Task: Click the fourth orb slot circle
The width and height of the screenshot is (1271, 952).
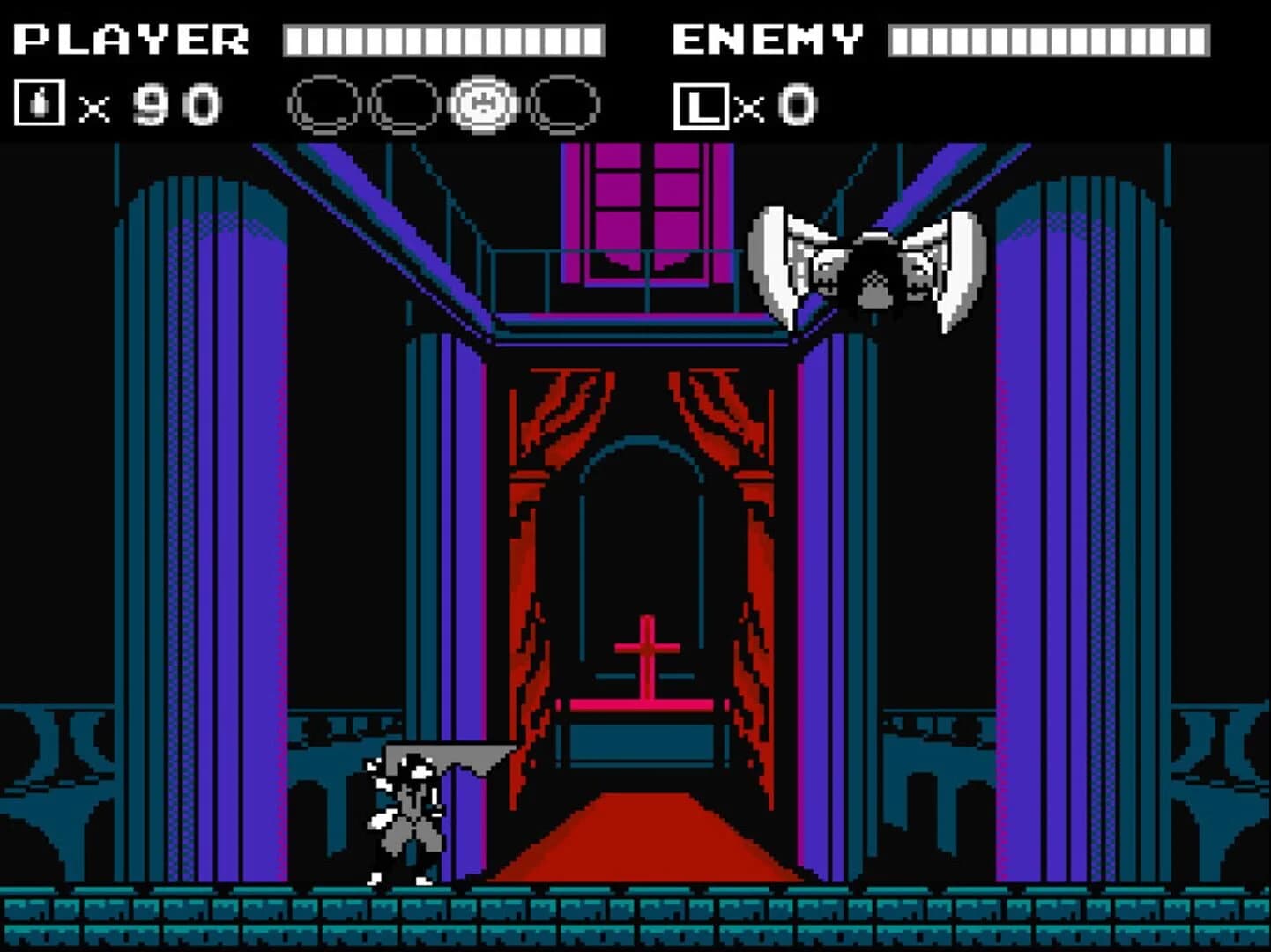Action: (x=561, y=103)
